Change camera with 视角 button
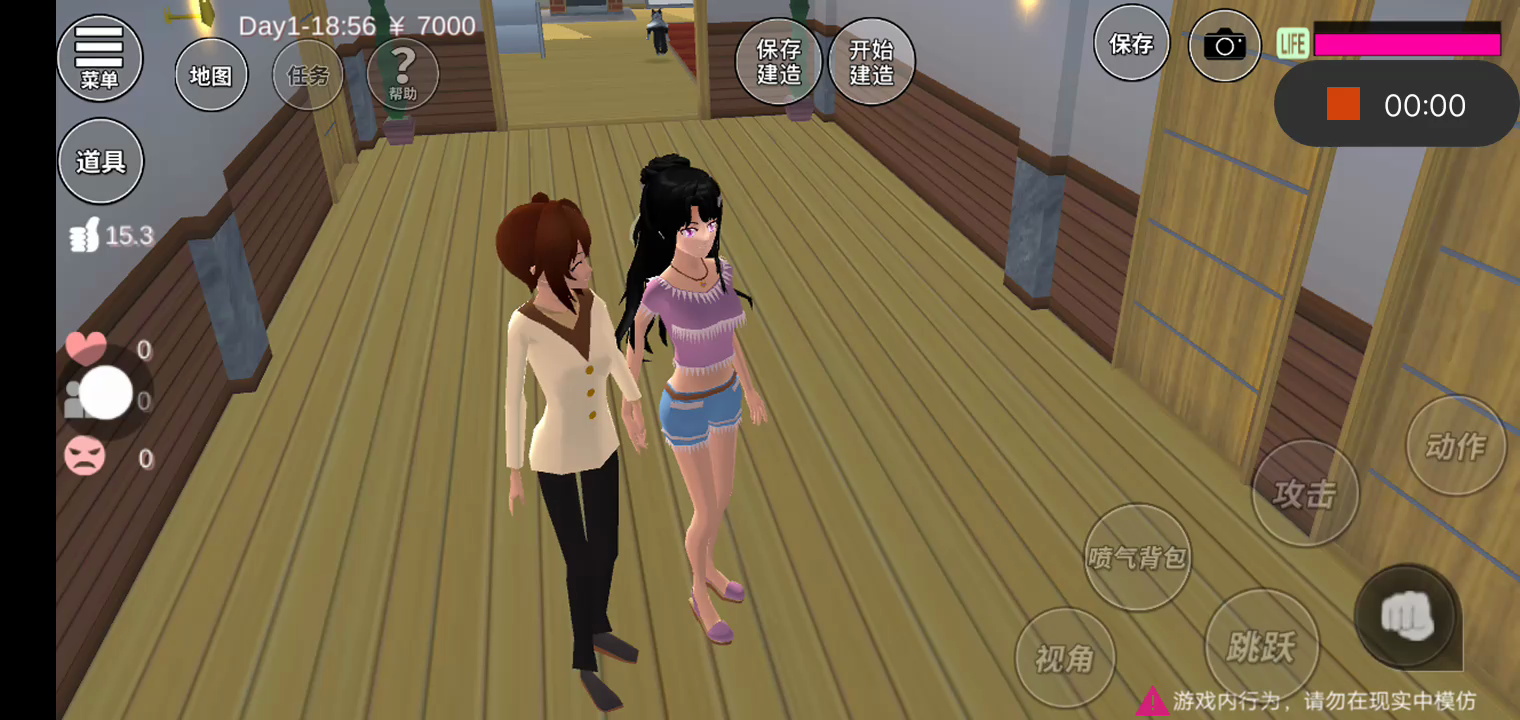1520x720 pixels. [x=1064, y=658]
